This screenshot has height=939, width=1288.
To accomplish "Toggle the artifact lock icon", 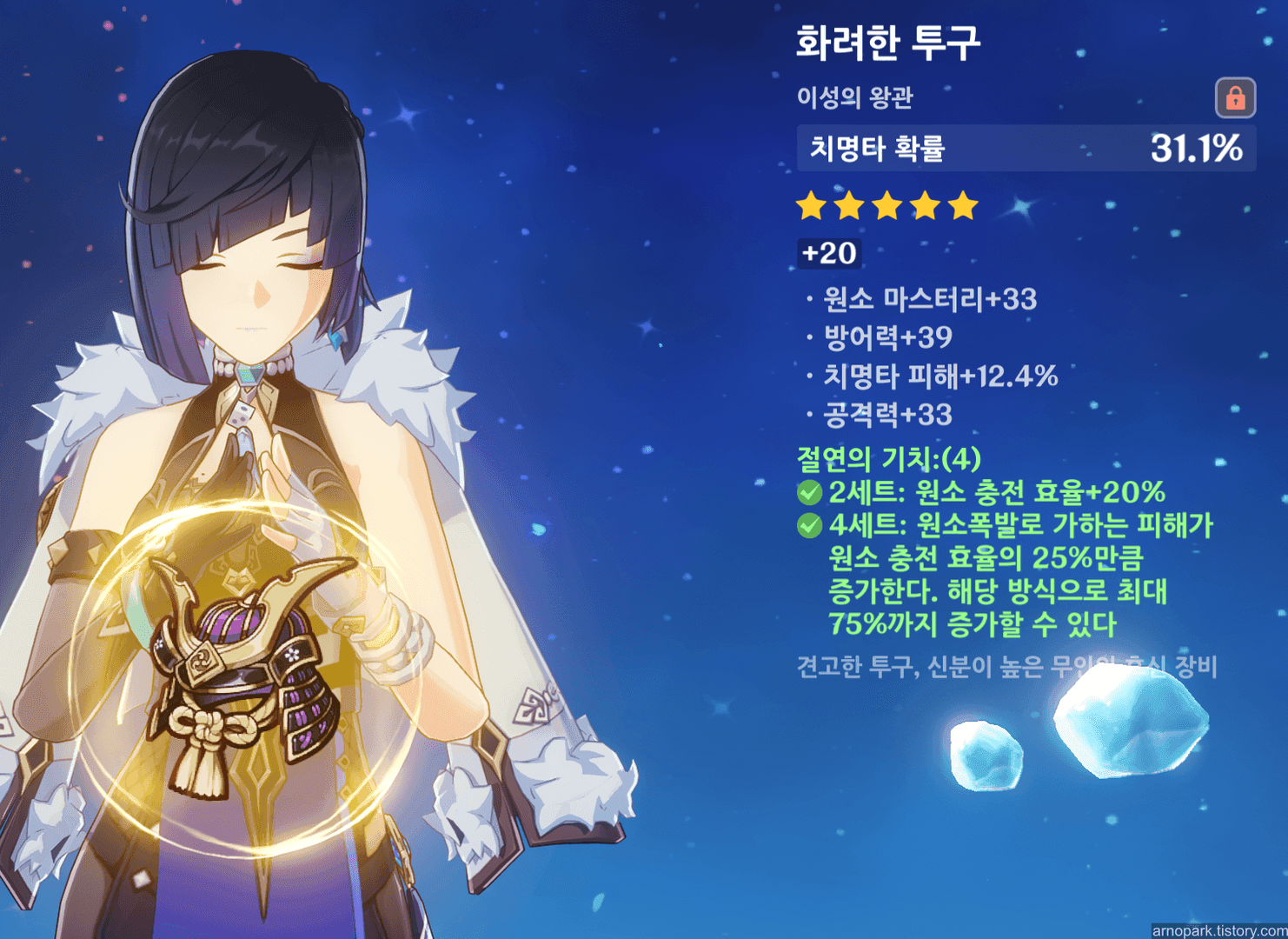I will coord(1235,97).
